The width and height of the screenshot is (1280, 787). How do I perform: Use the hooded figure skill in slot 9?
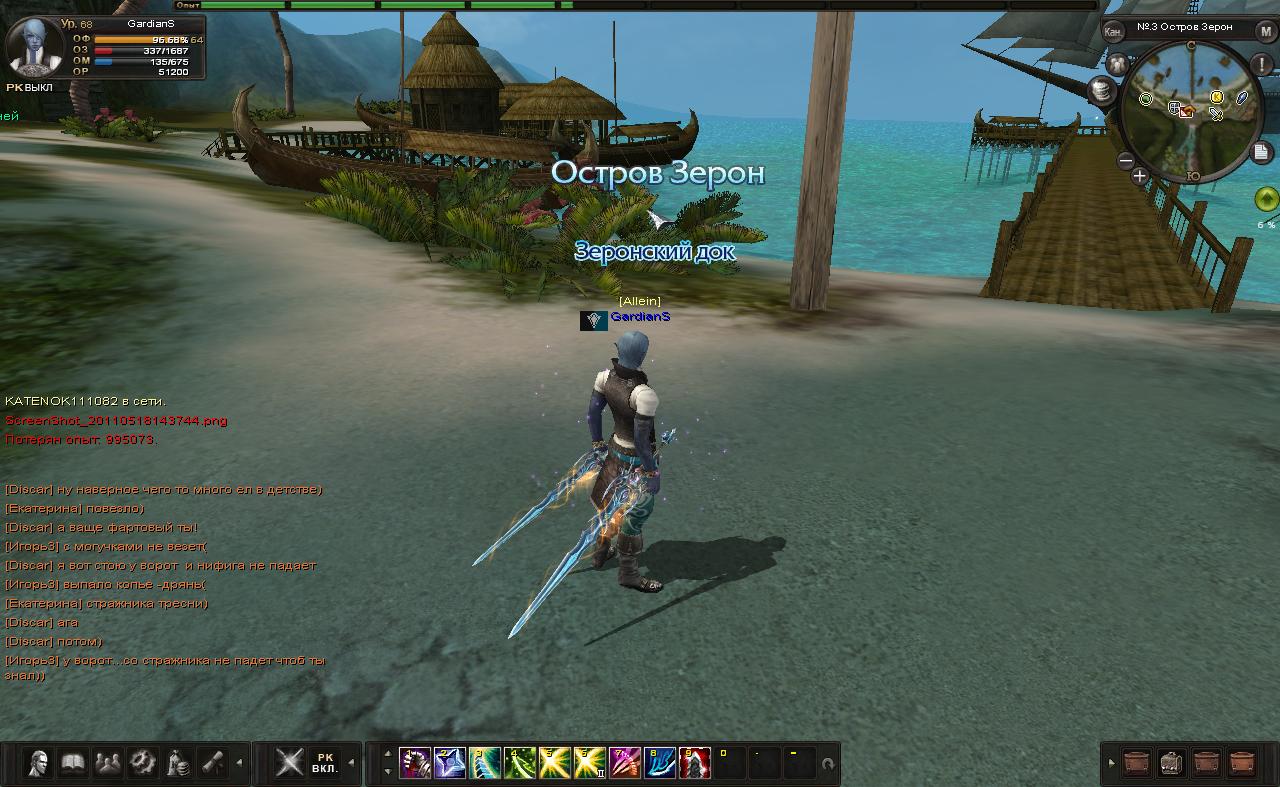coord(695,763)
